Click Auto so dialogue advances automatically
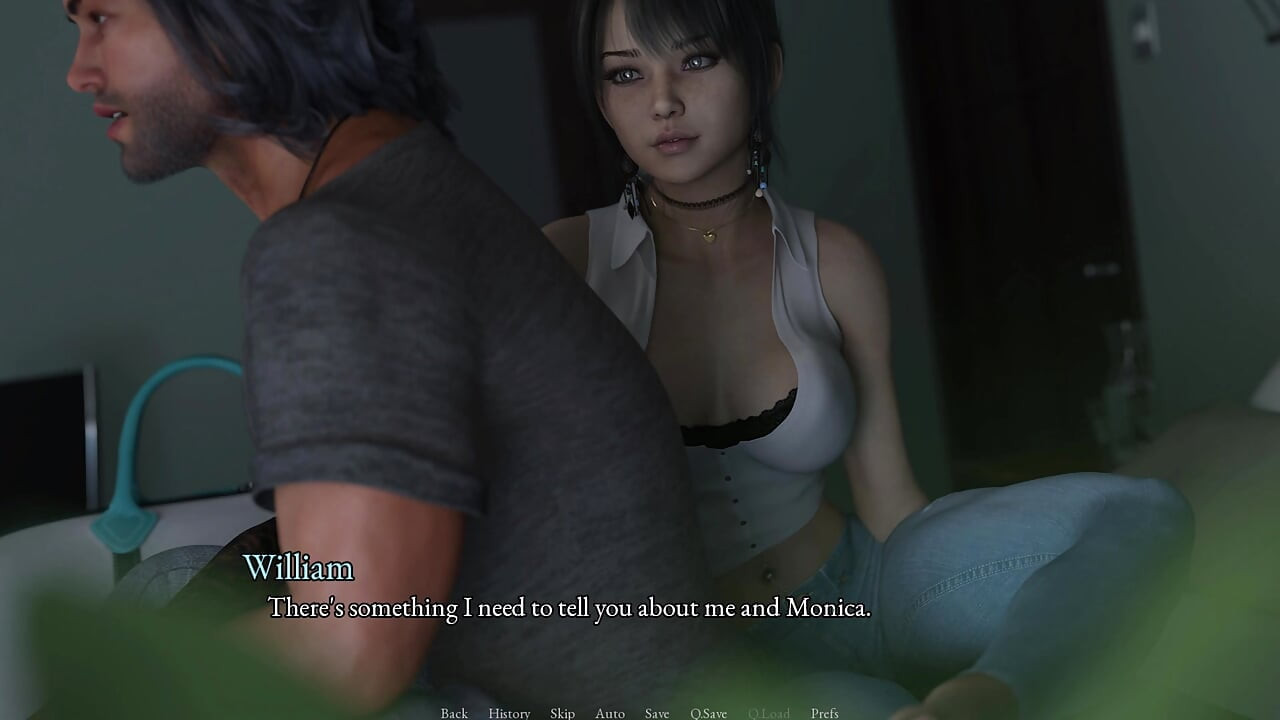This screenshot has height=720, width=1280. pos(610,713)
